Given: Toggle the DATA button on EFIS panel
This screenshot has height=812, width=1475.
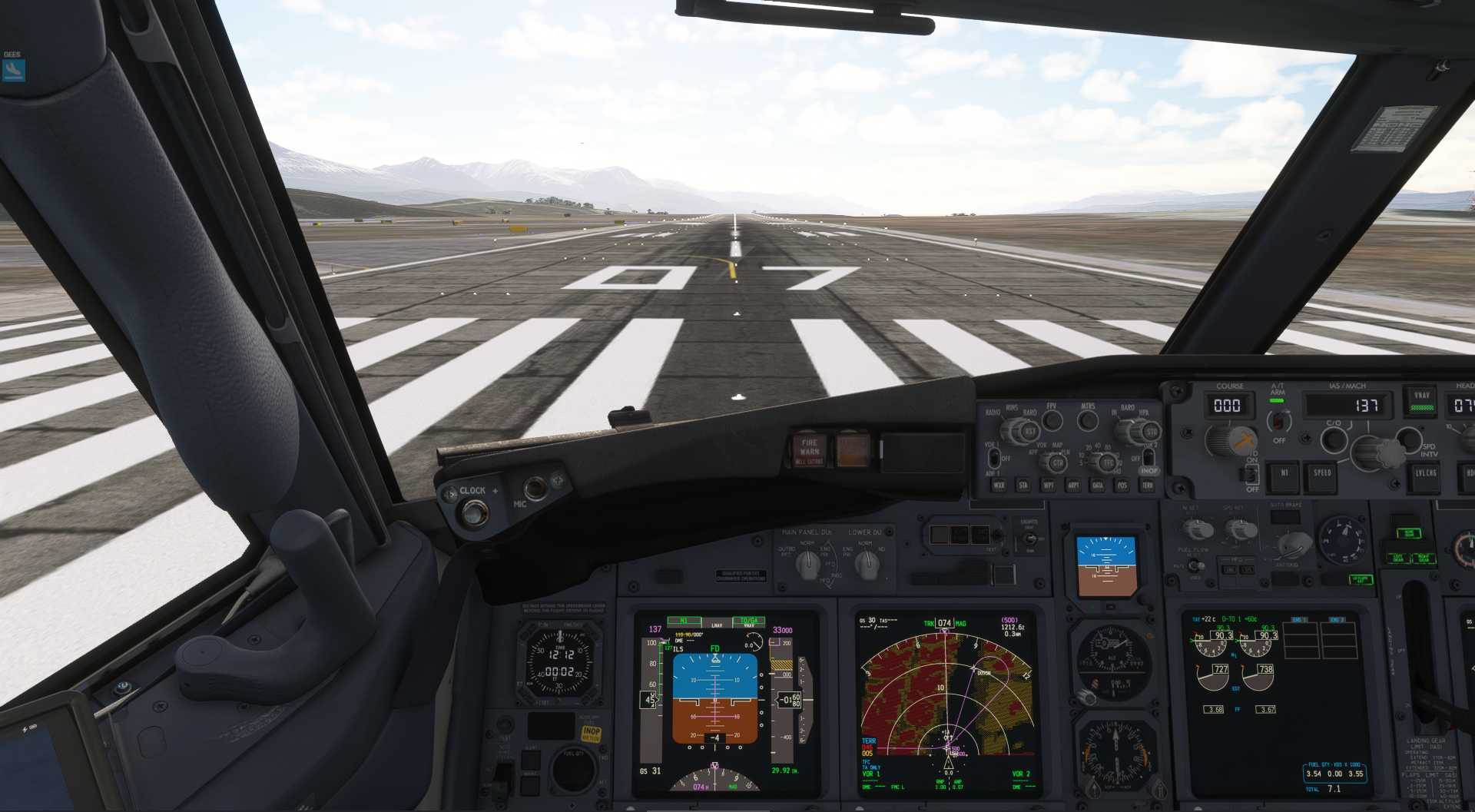Looking at the screenshot, I should (1098, 486).
